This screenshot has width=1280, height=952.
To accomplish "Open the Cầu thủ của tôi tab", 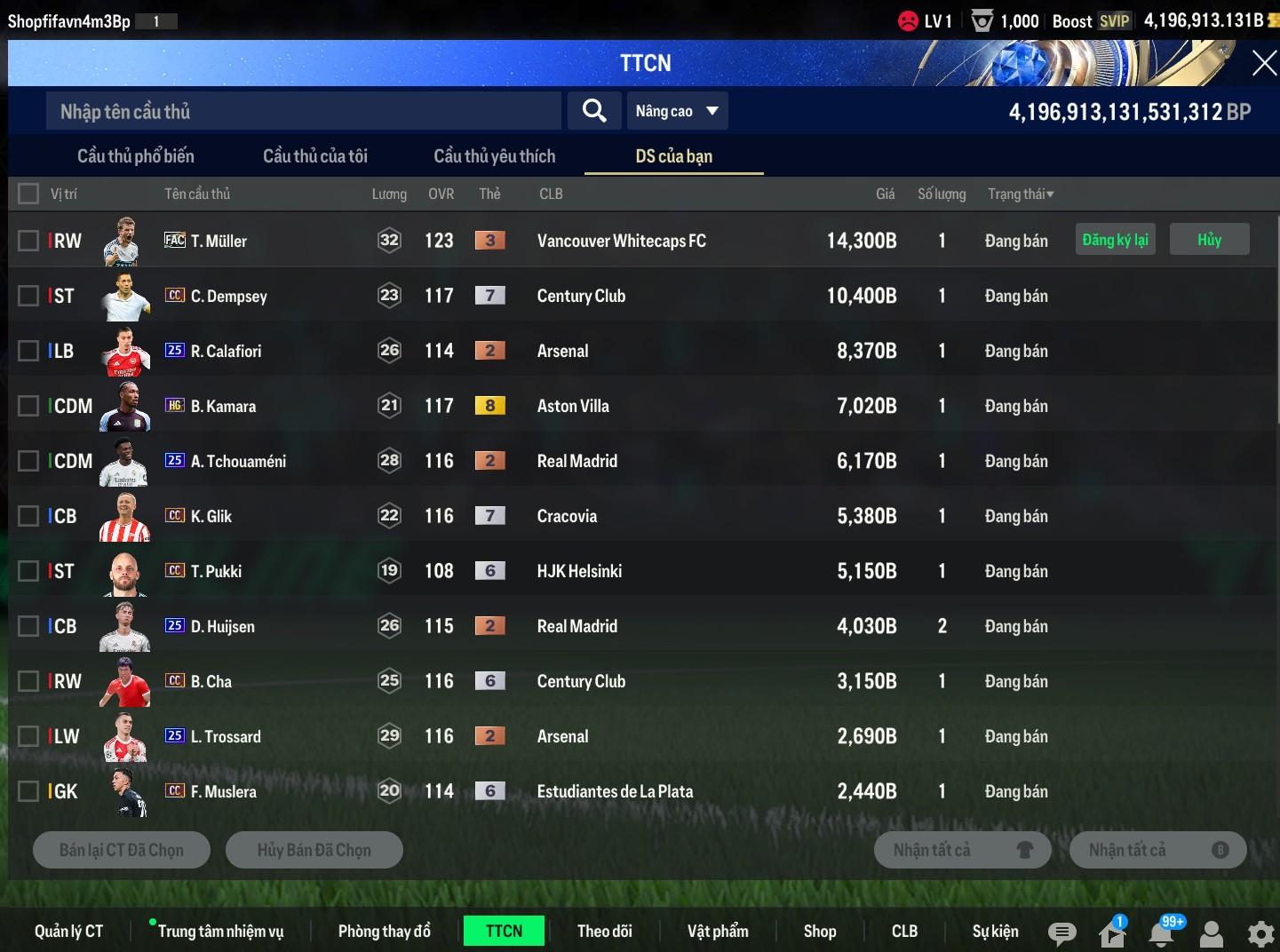I will [314, 156].
